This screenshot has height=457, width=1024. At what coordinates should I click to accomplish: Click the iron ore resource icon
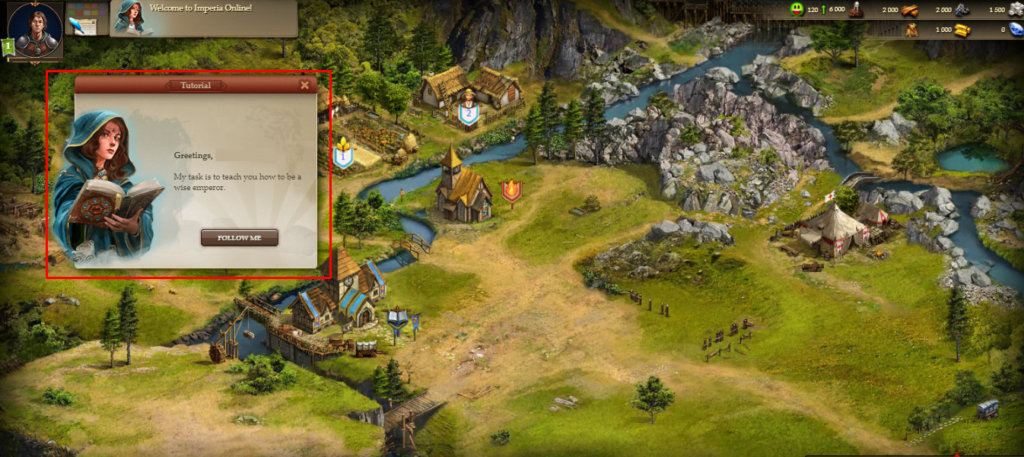point(962,10)
